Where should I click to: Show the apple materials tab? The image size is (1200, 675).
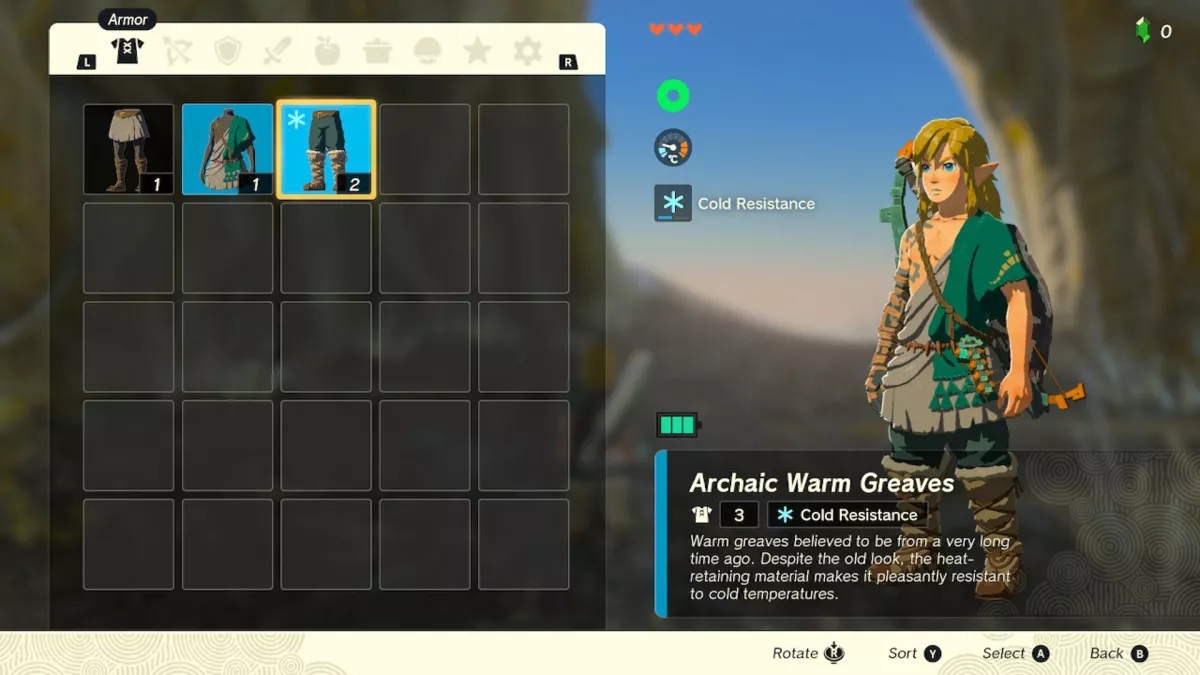click(327, 51)
